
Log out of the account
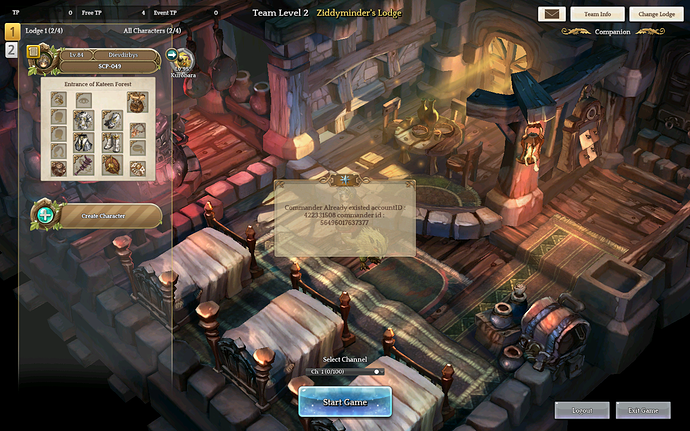(582, 410)
